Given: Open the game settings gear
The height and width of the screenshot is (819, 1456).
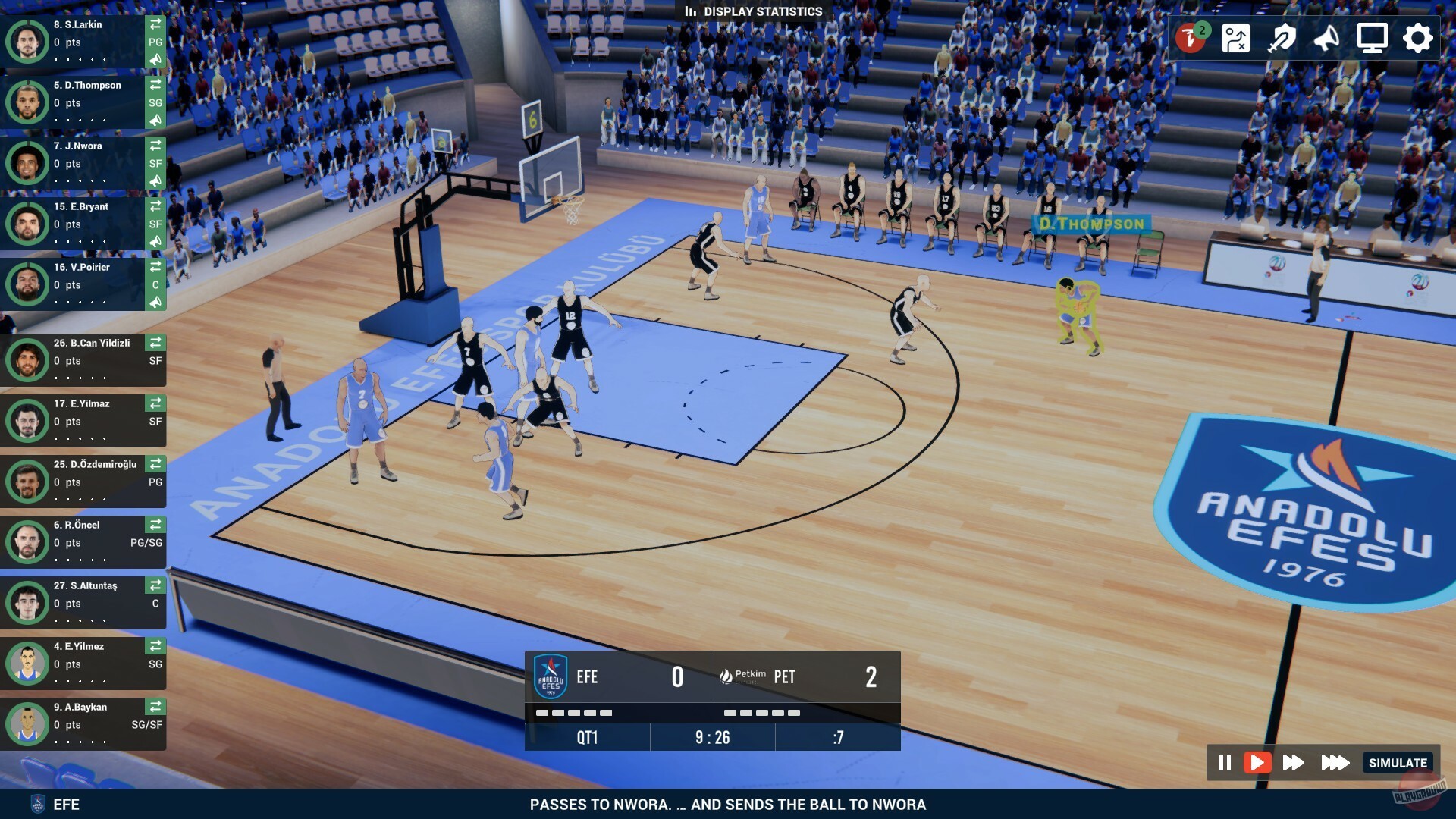Looking at the screenshot, I should [1417, 36].
